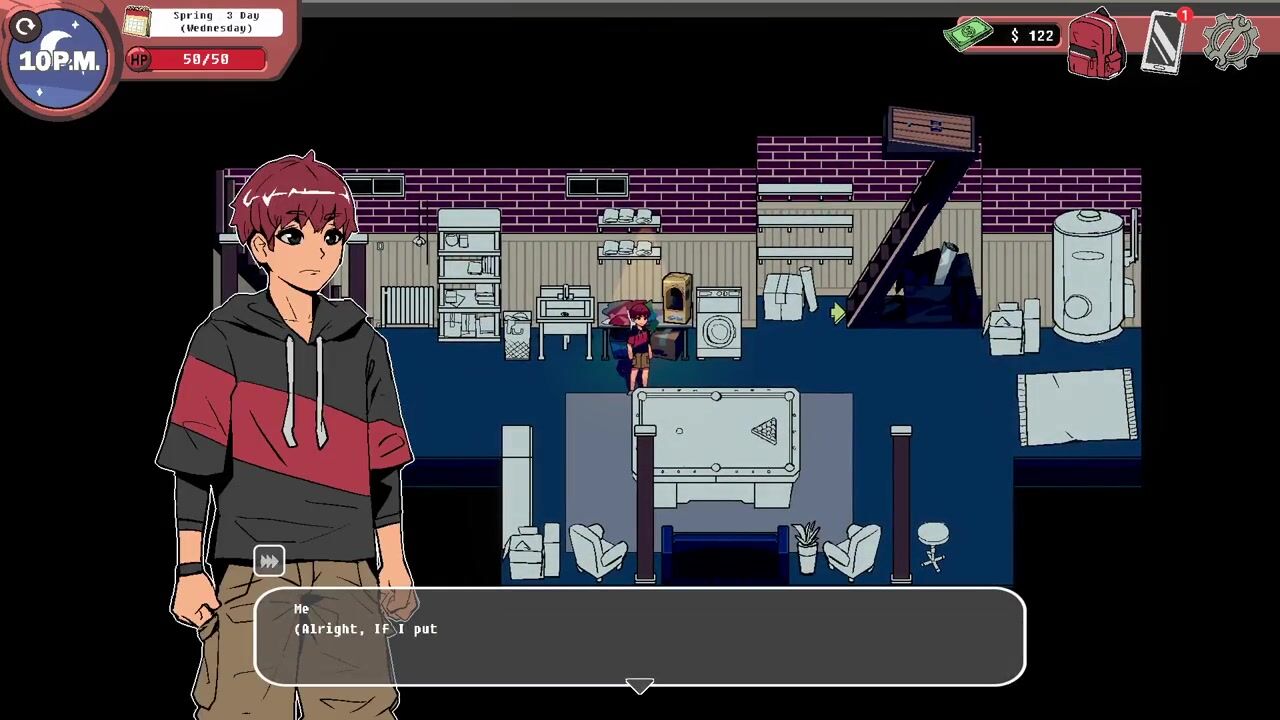1280x720 pixels.
Task: Click the fast-forward dialogue skip button
Action: coord(269,561)
